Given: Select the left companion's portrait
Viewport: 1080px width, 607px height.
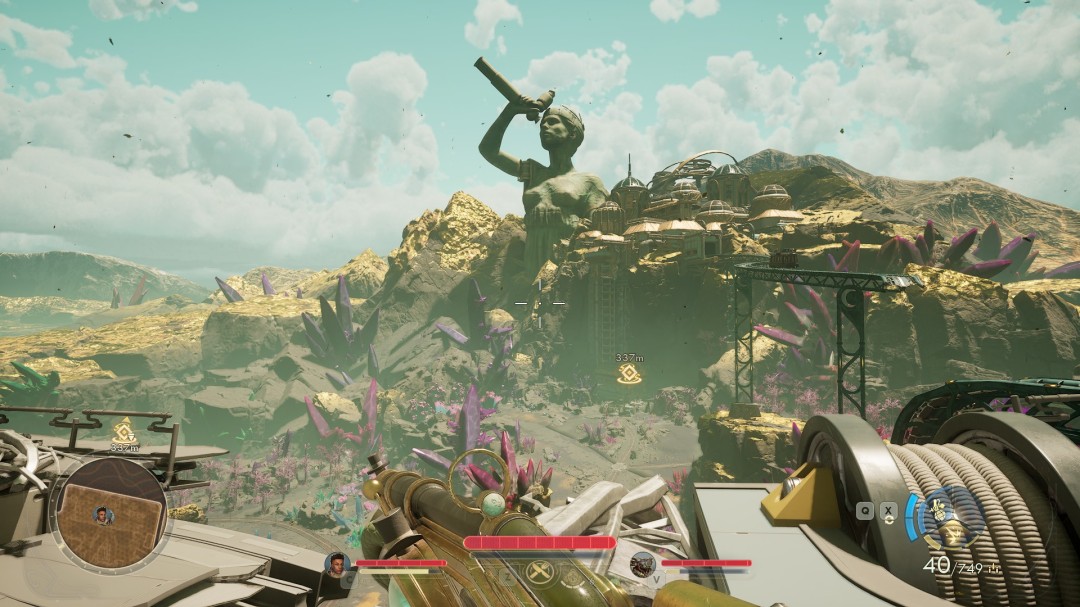Looking at the screenshot, I should (338, 564).
